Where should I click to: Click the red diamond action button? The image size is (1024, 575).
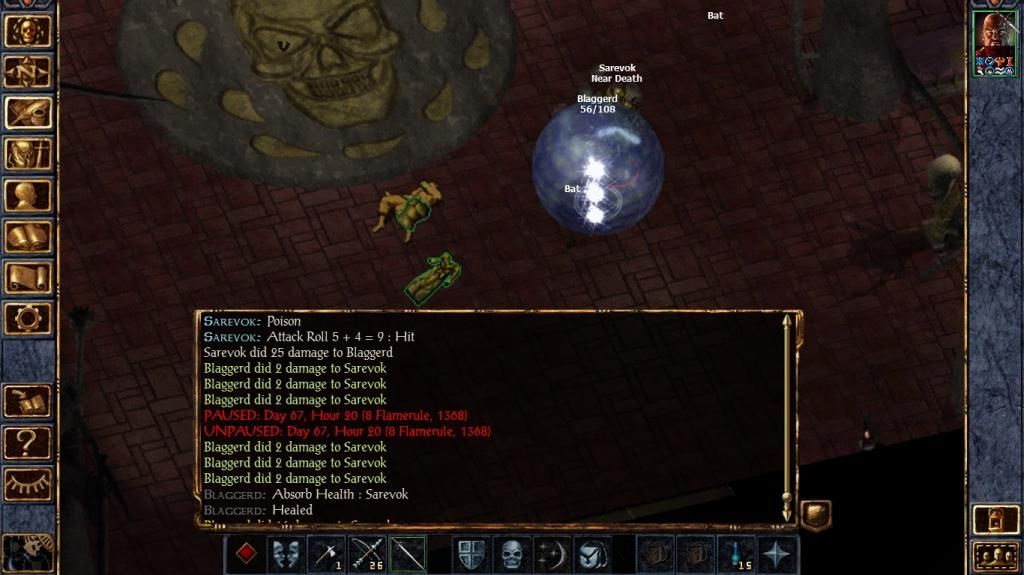[x=246, y=554]
